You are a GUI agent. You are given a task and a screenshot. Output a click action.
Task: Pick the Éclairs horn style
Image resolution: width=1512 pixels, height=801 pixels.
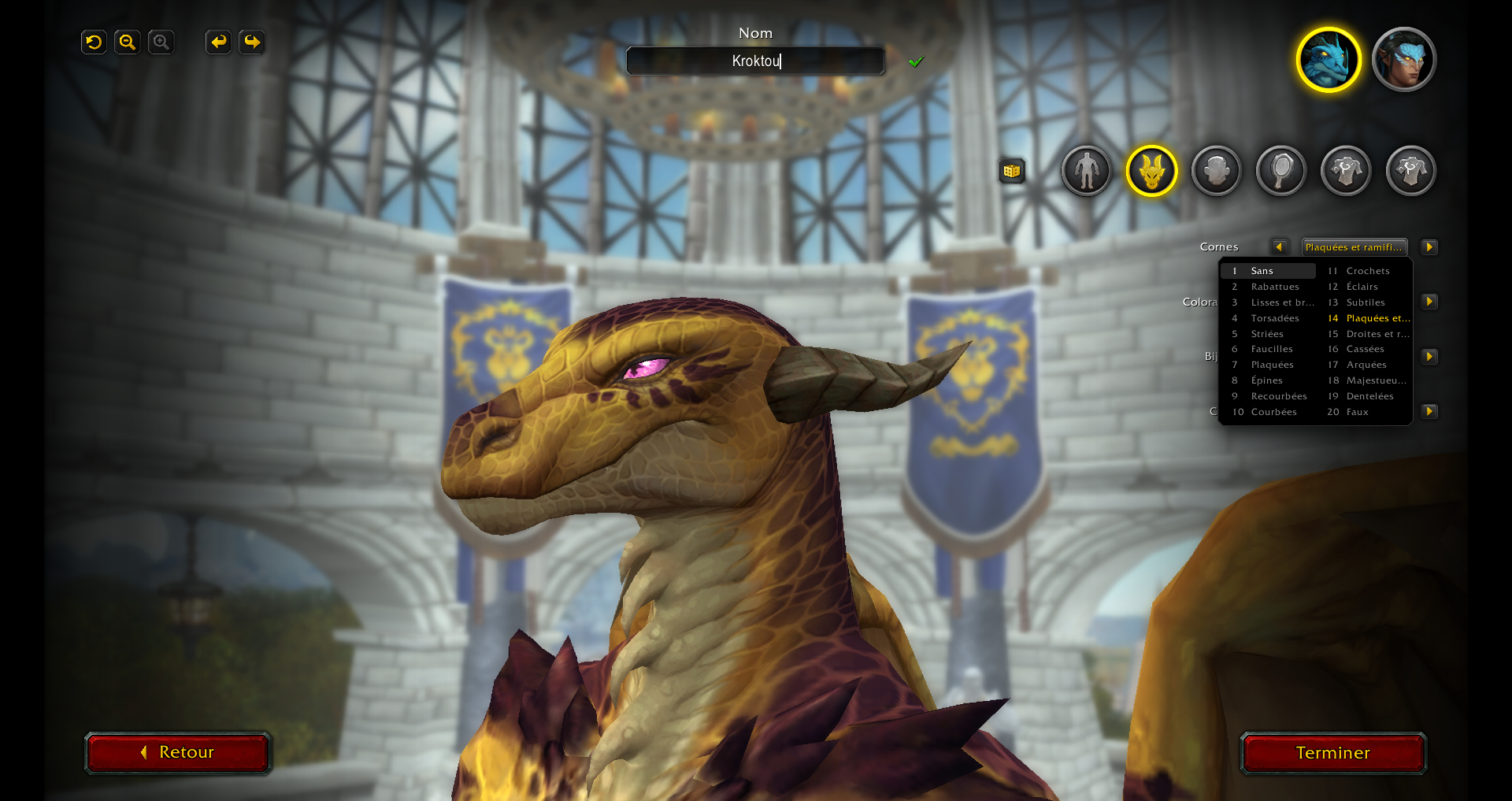(x=1362, y=287)
